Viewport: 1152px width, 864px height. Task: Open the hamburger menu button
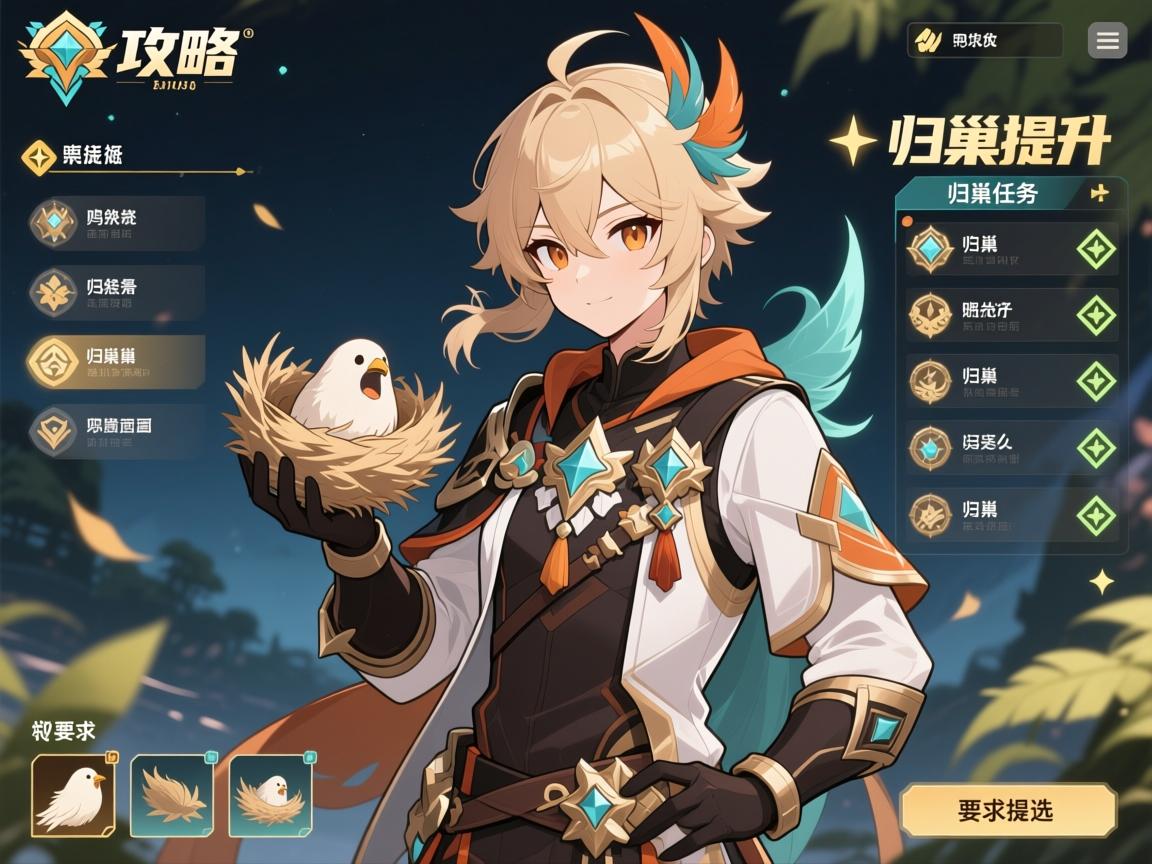pyautogui.click(x=1107, y=41)
